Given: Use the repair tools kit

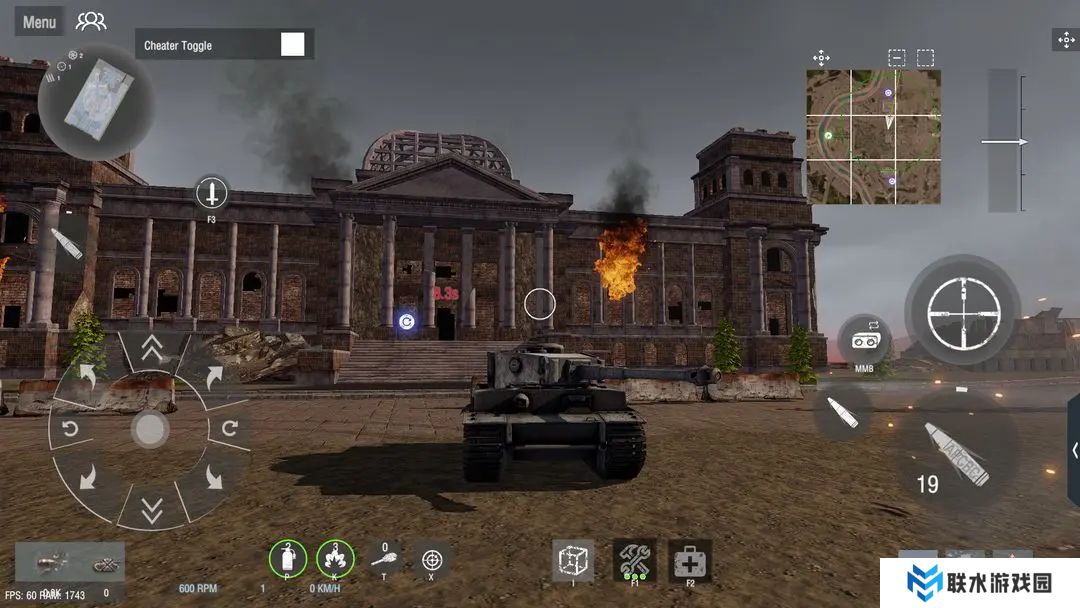Looking at the screenshot, I should point(634,560).
